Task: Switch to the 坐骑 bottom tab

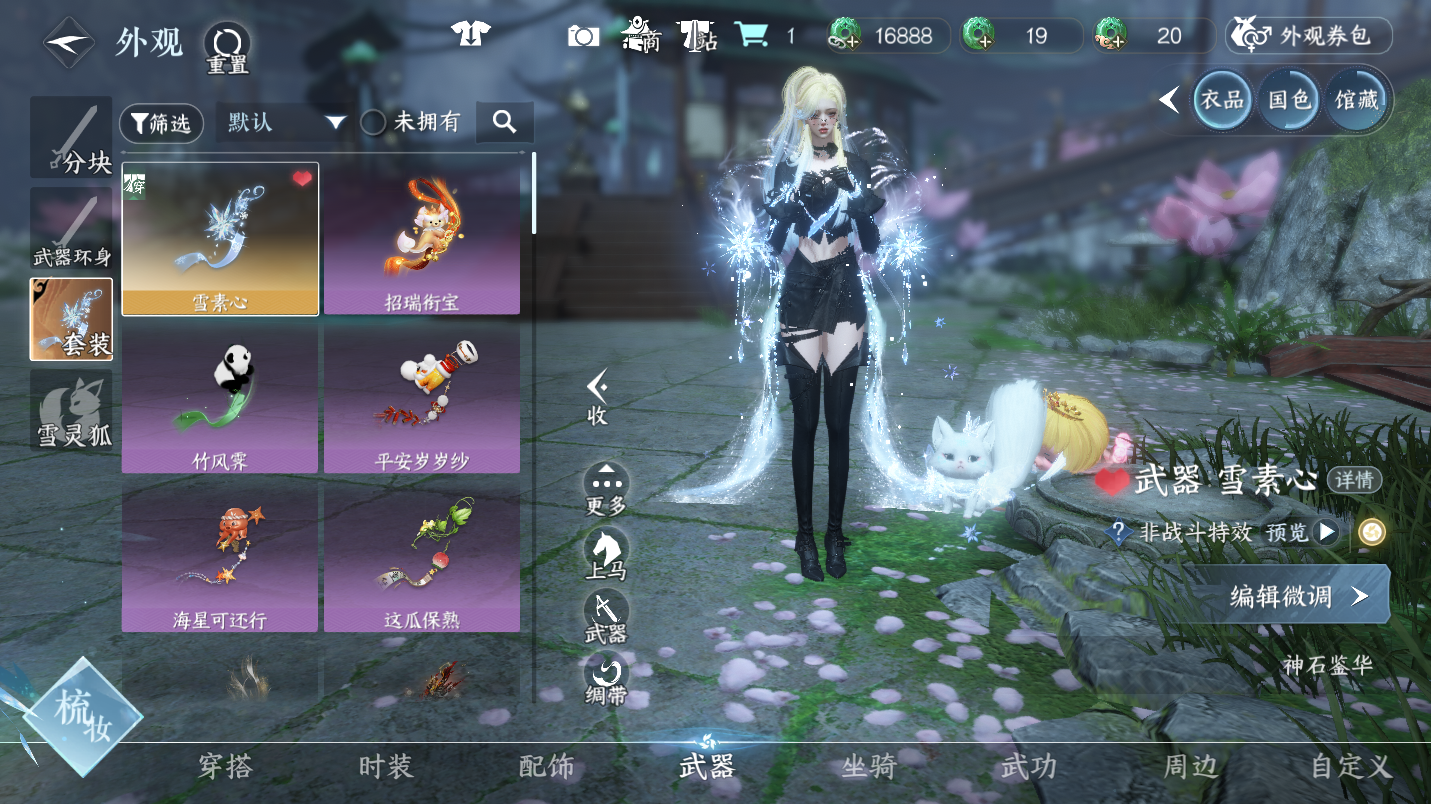Action: click(868, 767)
